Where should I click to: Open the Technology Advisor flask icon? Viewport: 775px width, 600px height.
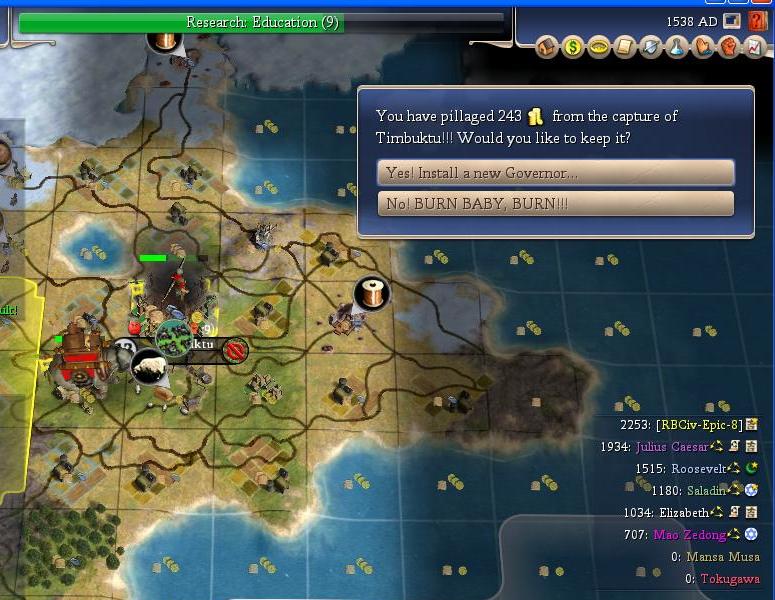tap(677, 47)
